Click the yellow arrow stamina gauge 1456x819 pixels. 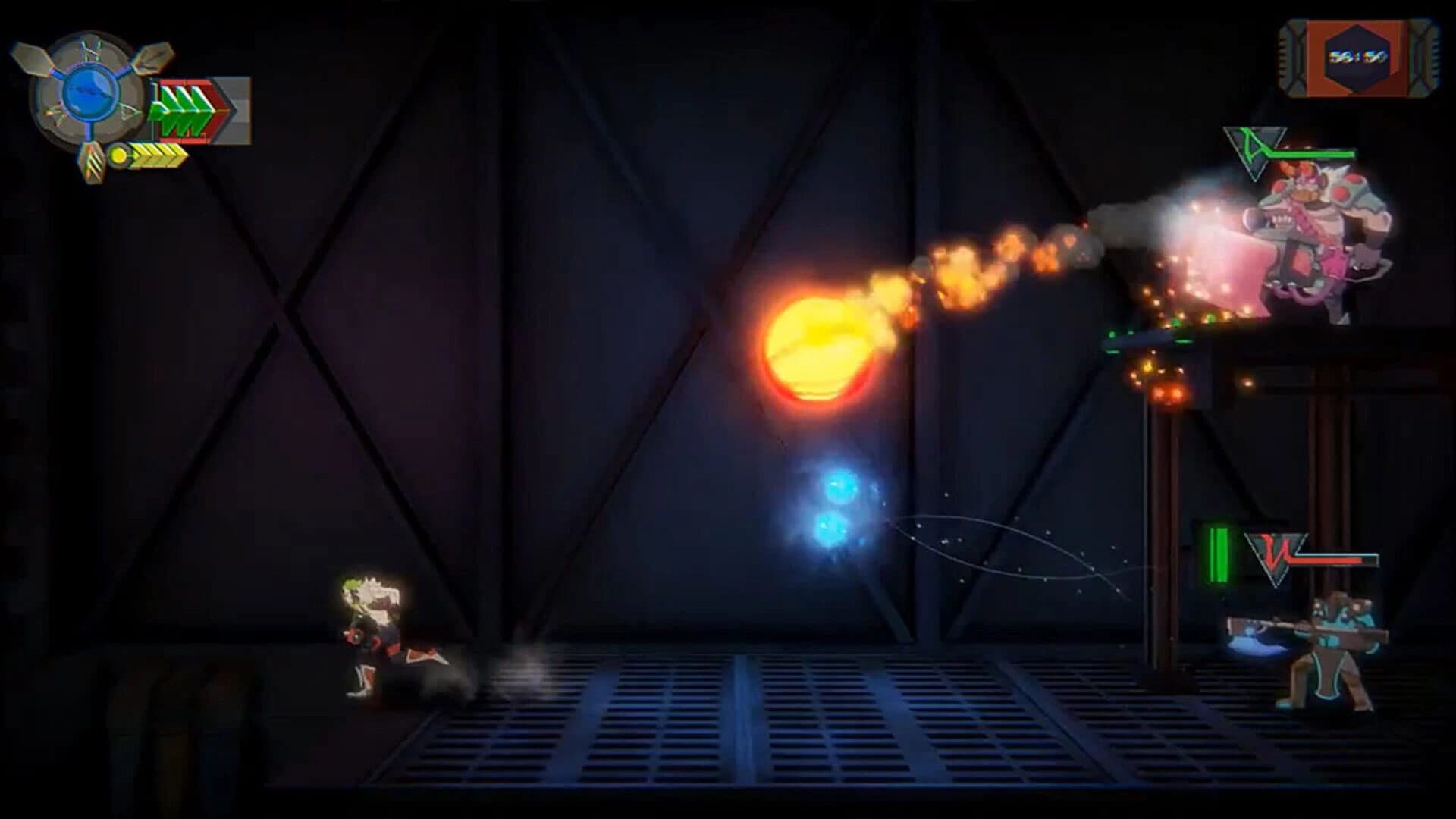[158, 156]
